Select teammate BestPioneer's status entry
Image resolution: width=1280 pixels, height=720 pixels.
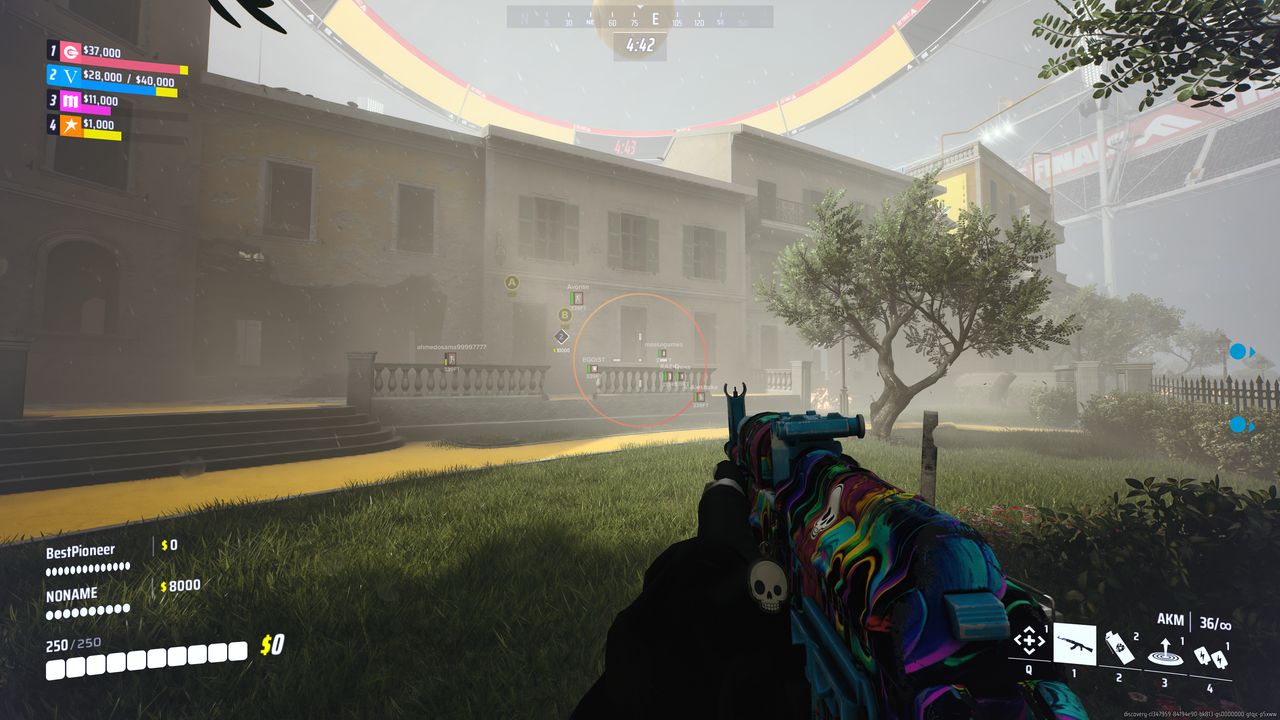coord(88,557)
